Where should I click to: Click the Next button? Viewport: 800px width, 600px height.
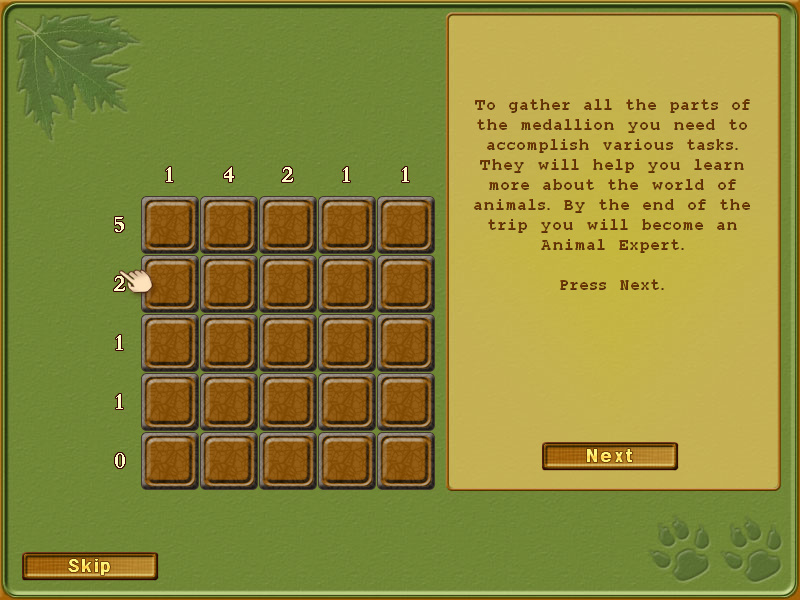coord(610,456)
